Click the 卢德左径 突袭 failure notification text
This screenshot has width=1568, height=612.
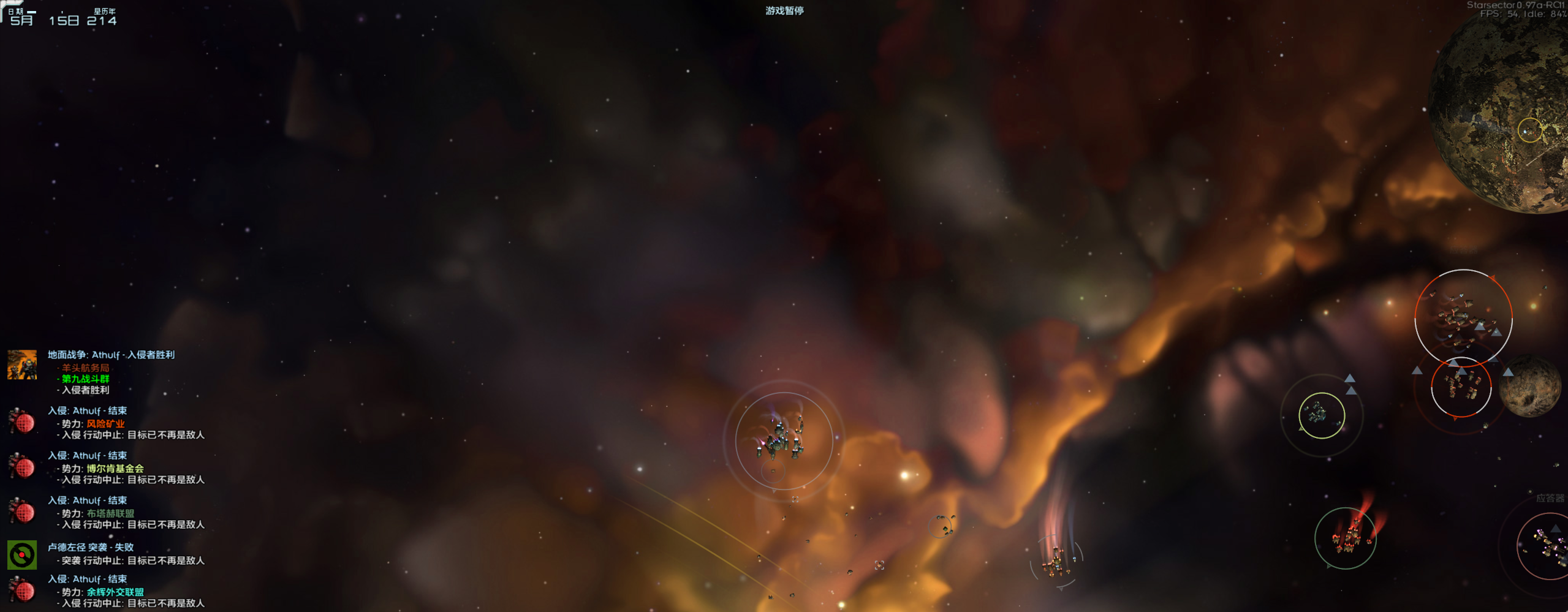point(92,547)
